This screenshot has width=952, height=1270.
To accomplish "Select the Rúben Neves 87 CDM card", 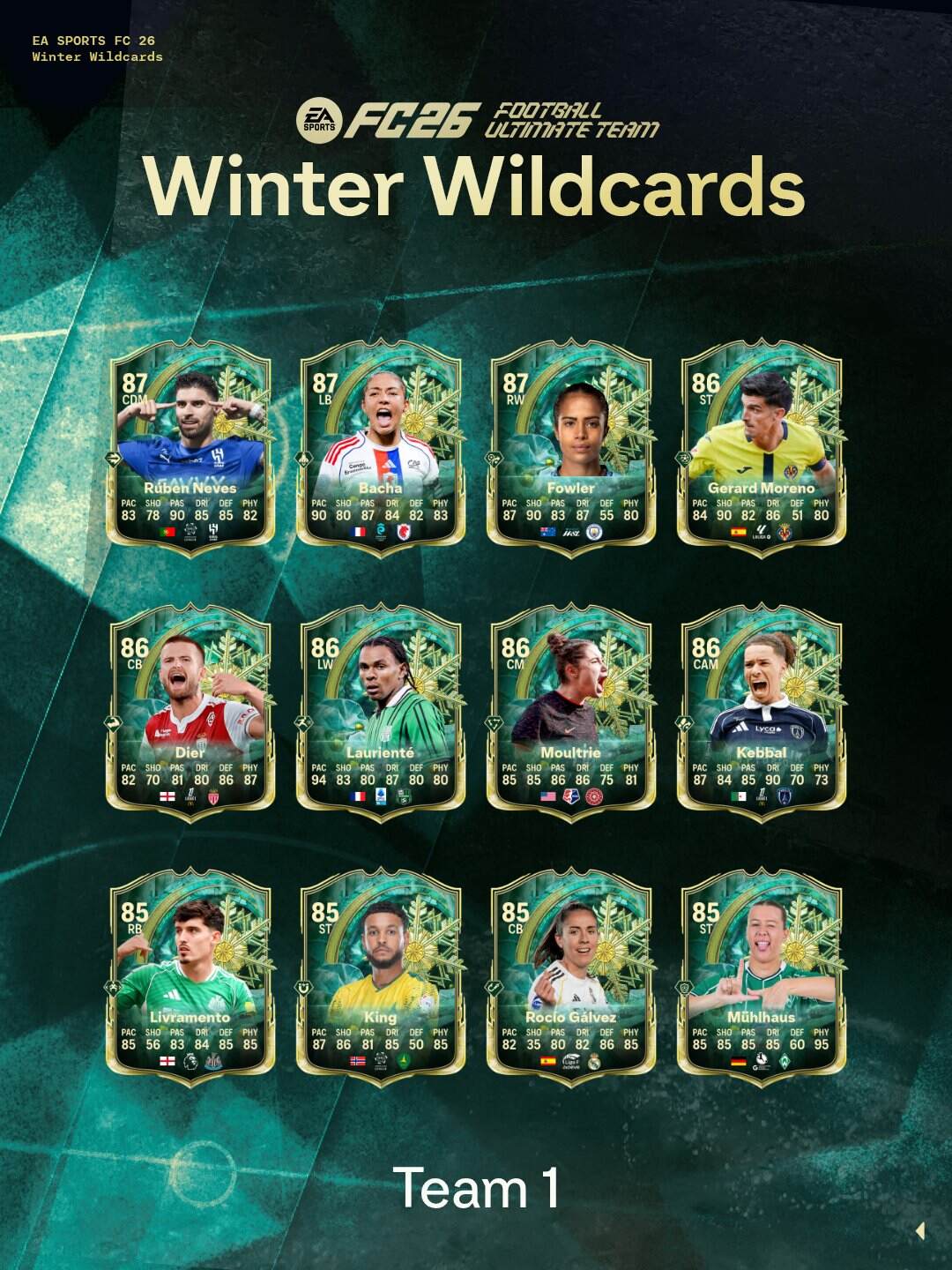I will coord(190,450).
